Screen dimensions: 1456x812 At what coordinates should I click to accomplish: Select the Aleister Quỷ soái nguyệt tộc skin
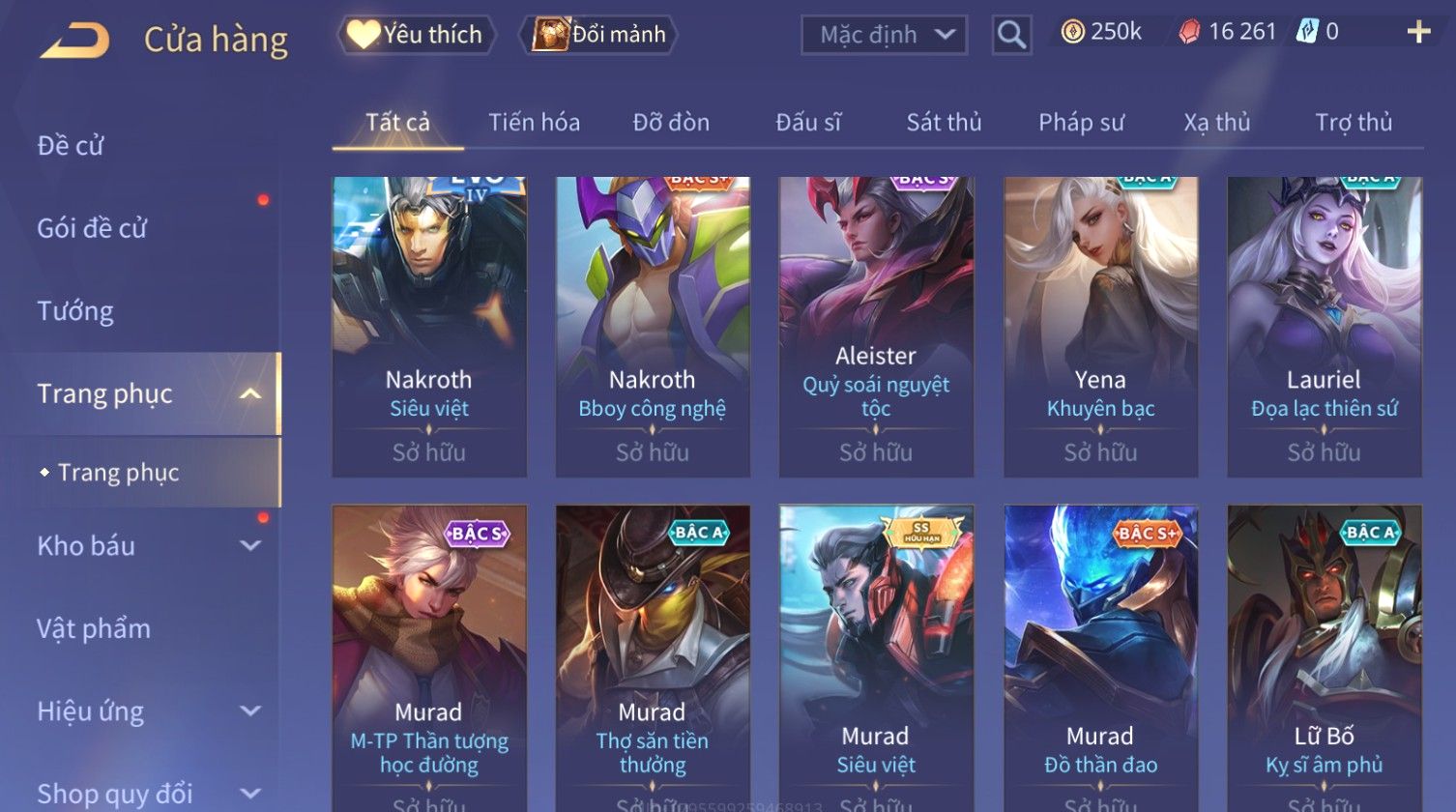[876, 326]
